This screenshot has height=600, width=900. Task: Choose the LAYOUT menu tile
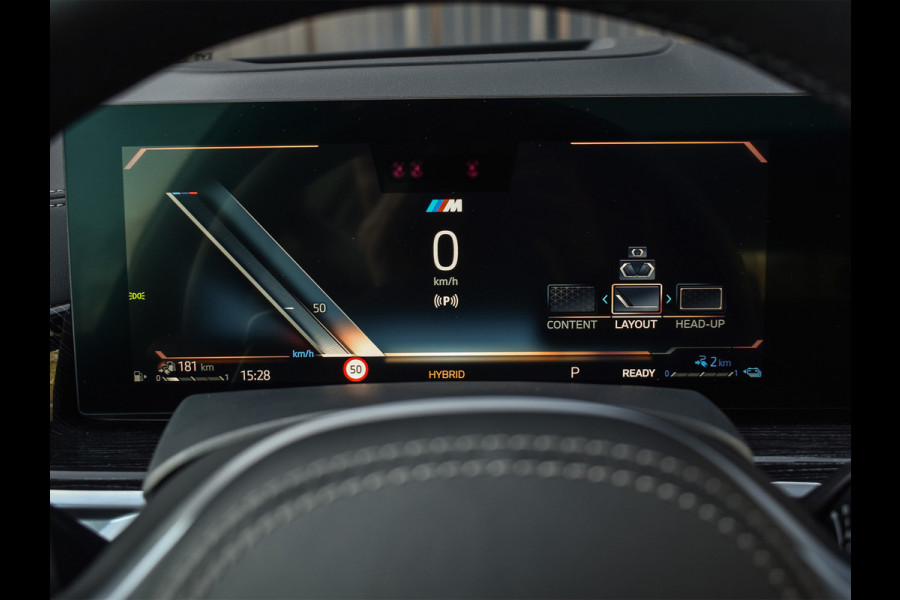click(636, 299)
